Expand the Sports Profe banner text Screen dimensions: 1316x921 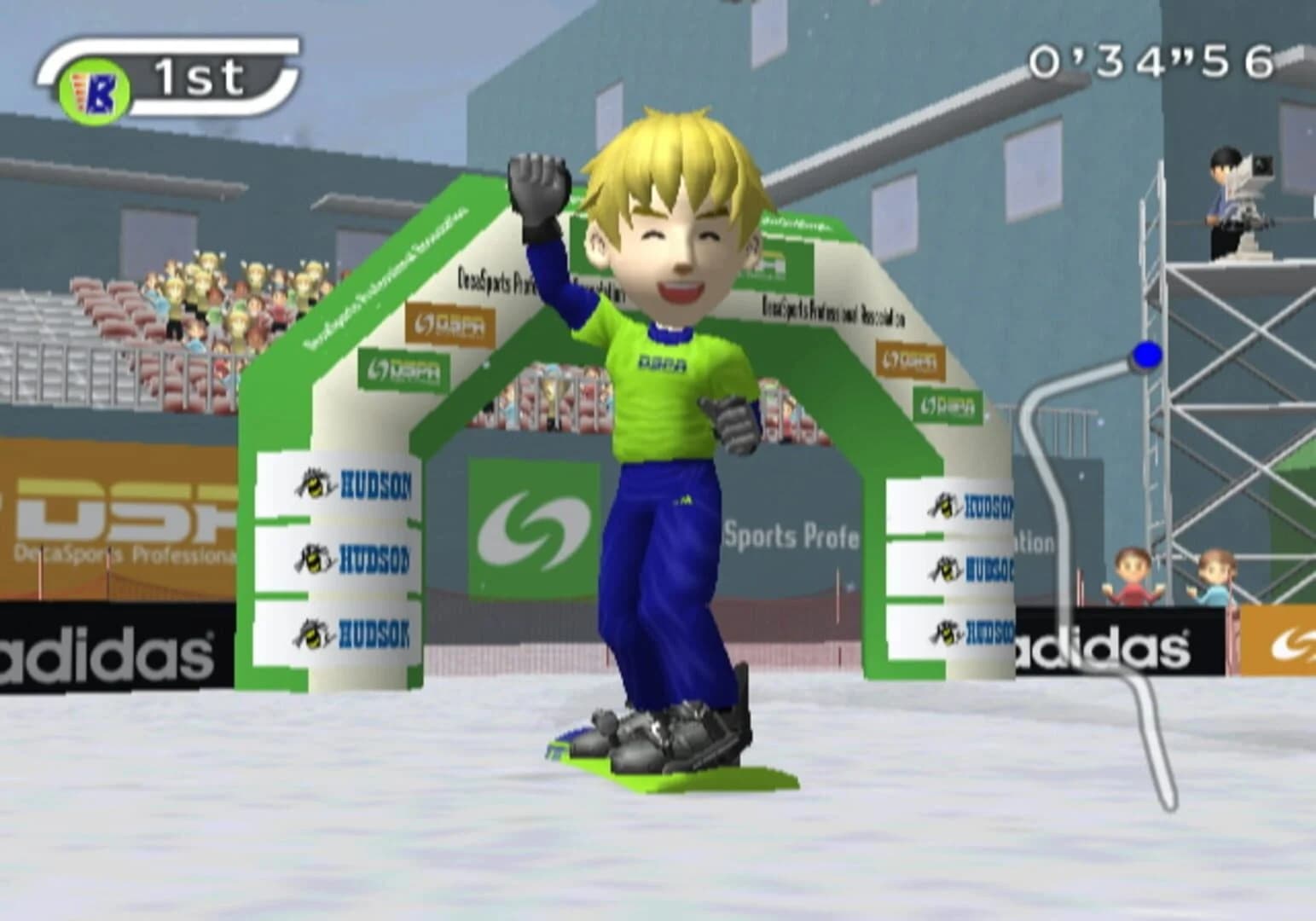[793, 537]
